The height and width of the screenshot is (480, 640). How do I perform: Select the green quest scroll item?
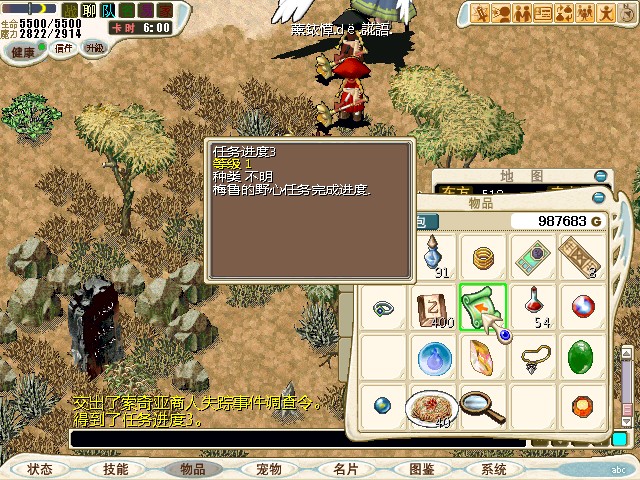tap(483, 307)
